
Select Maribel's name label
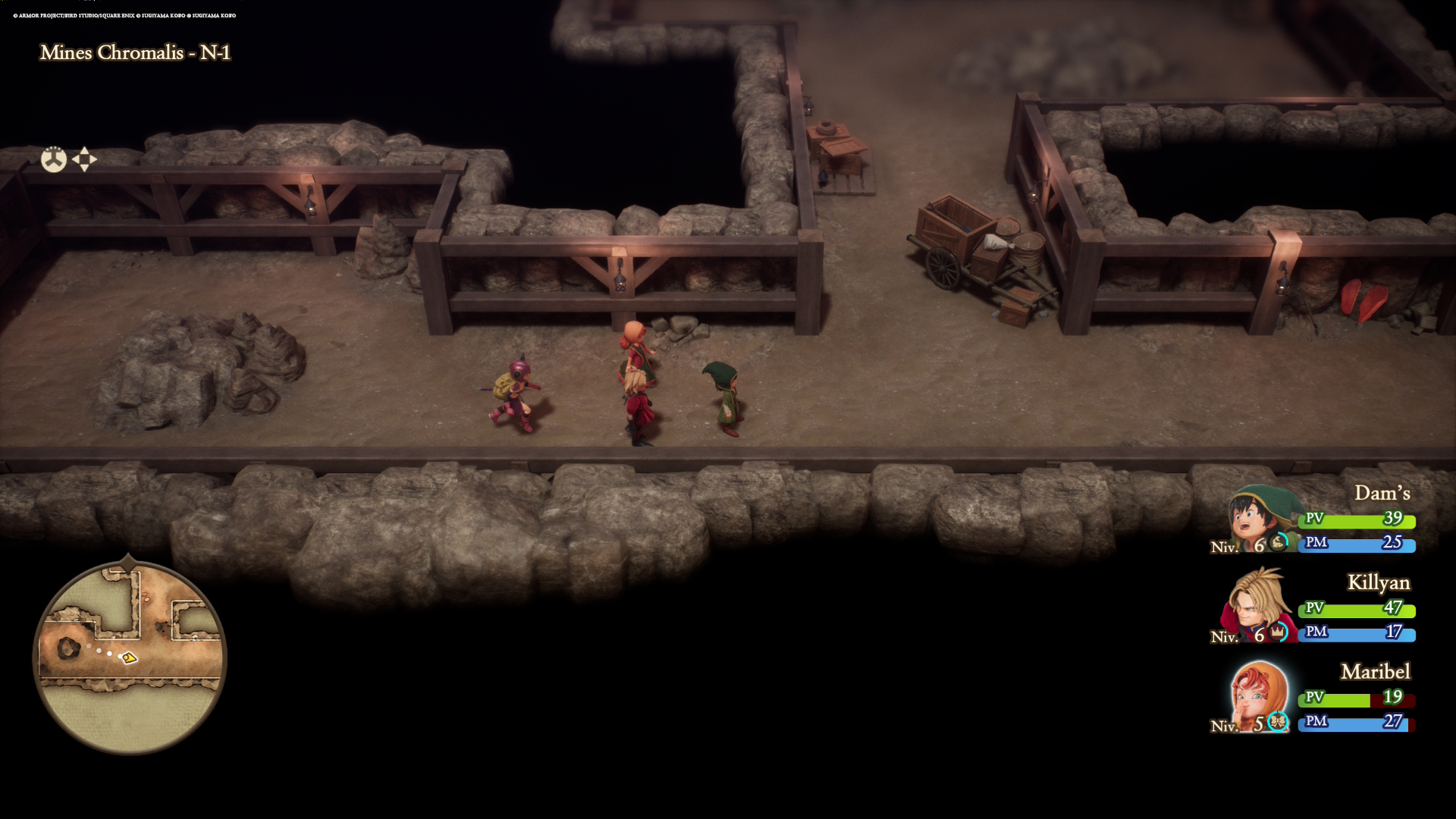1374,672
